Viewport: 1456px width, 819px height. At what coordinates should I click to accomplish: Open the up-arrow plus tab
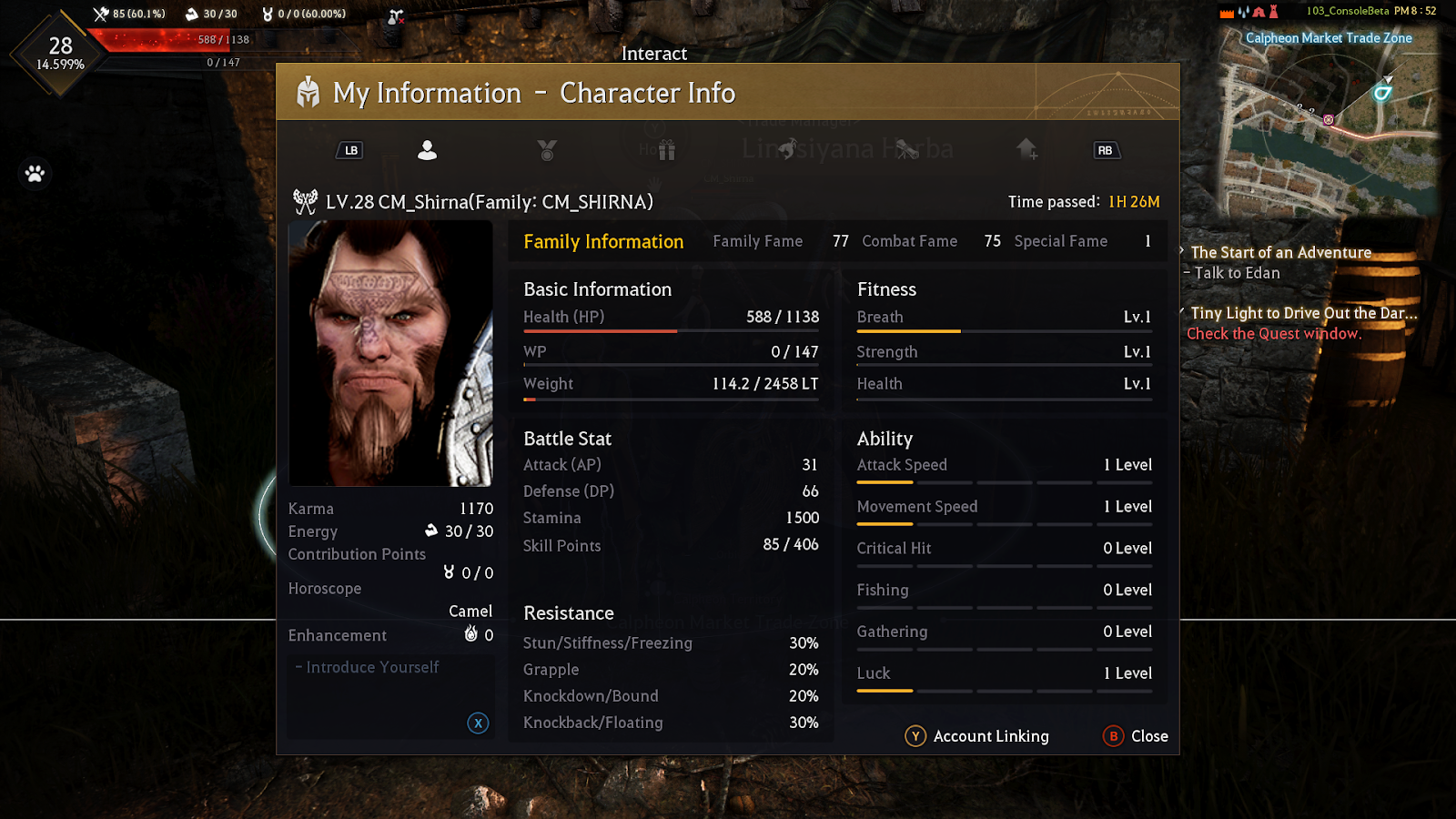1027,149
